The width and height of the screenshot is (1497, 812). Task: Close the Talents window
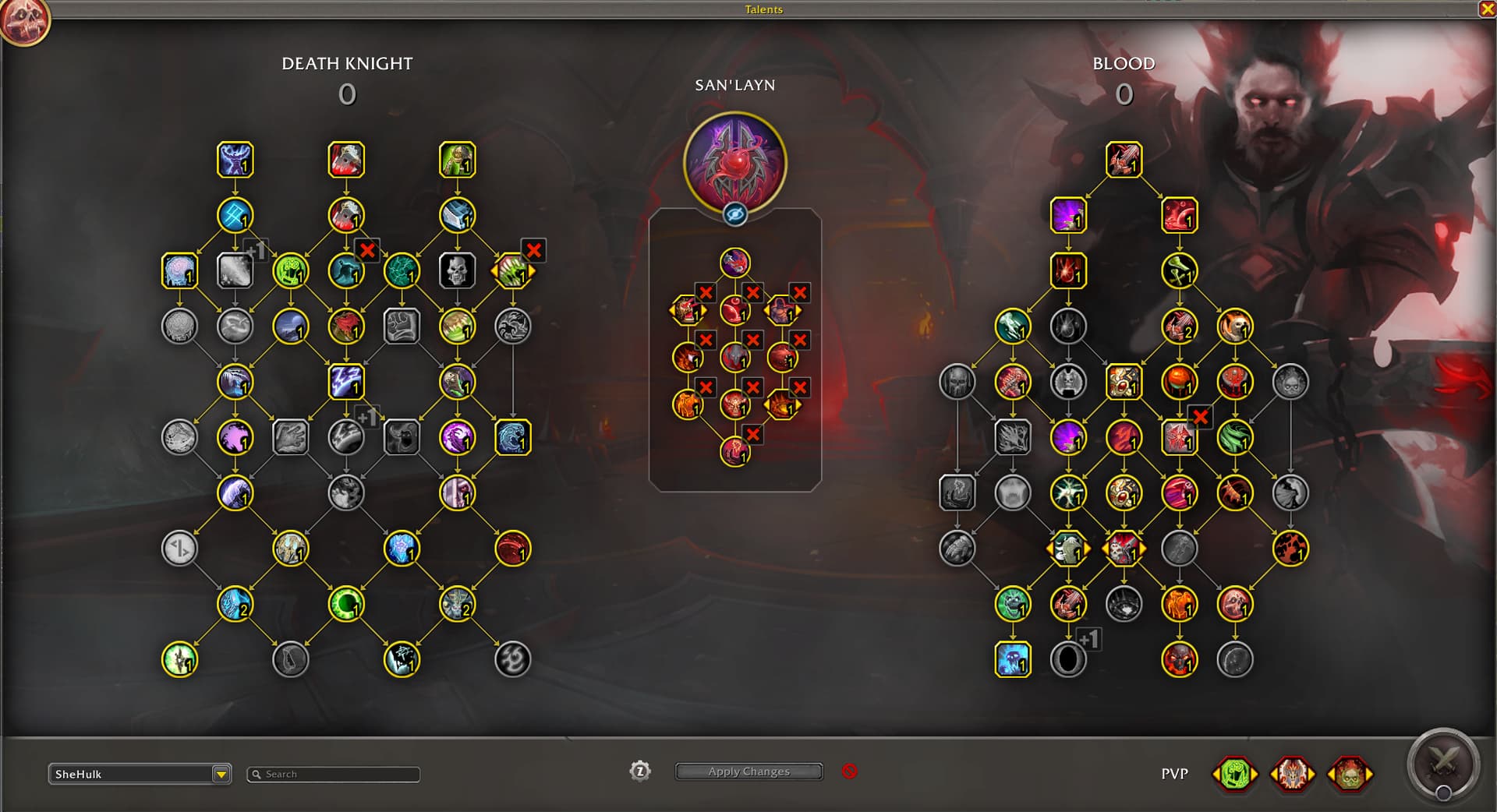[x=1487, y=9]
